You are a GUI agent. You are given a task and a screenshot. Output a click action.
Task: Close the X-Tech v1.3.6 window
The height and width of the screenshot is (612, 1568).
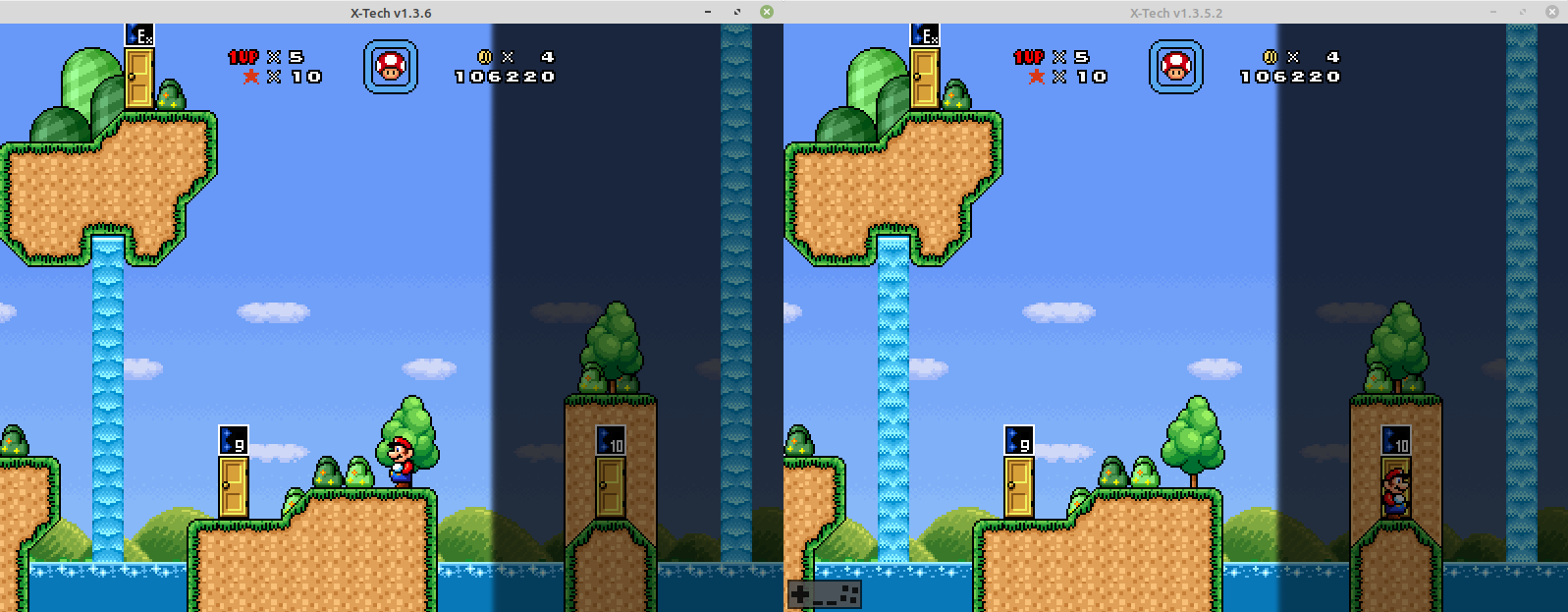767,12
